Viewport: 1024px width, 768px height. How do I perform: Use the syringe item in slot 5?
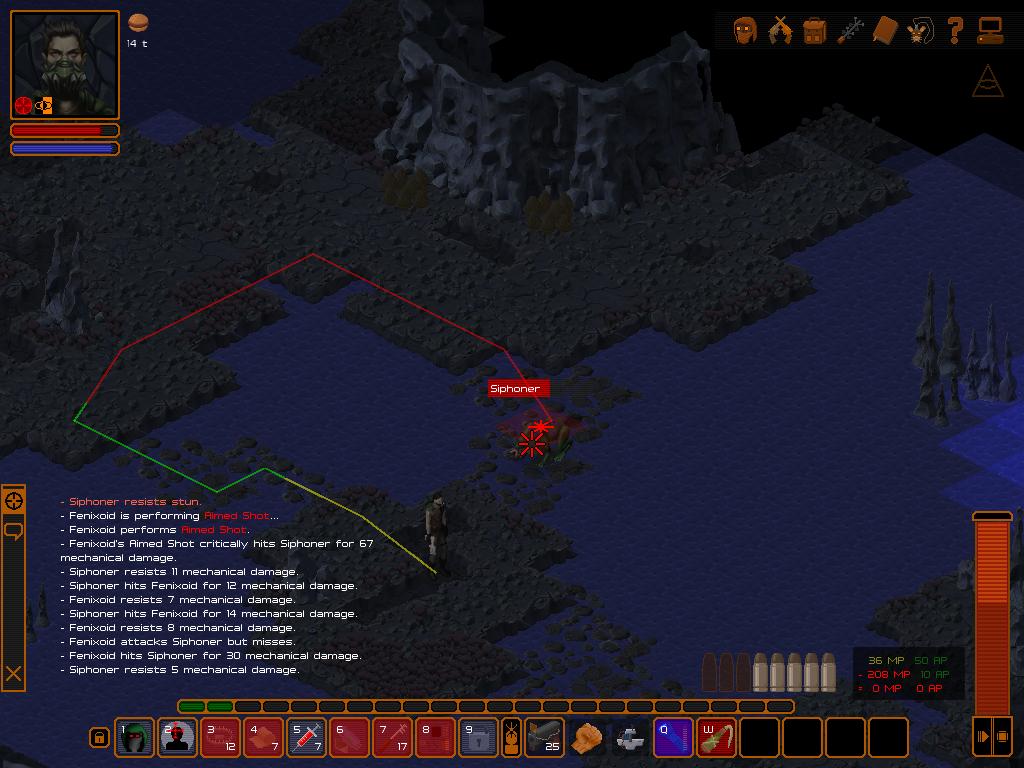[x=307, y=738]
